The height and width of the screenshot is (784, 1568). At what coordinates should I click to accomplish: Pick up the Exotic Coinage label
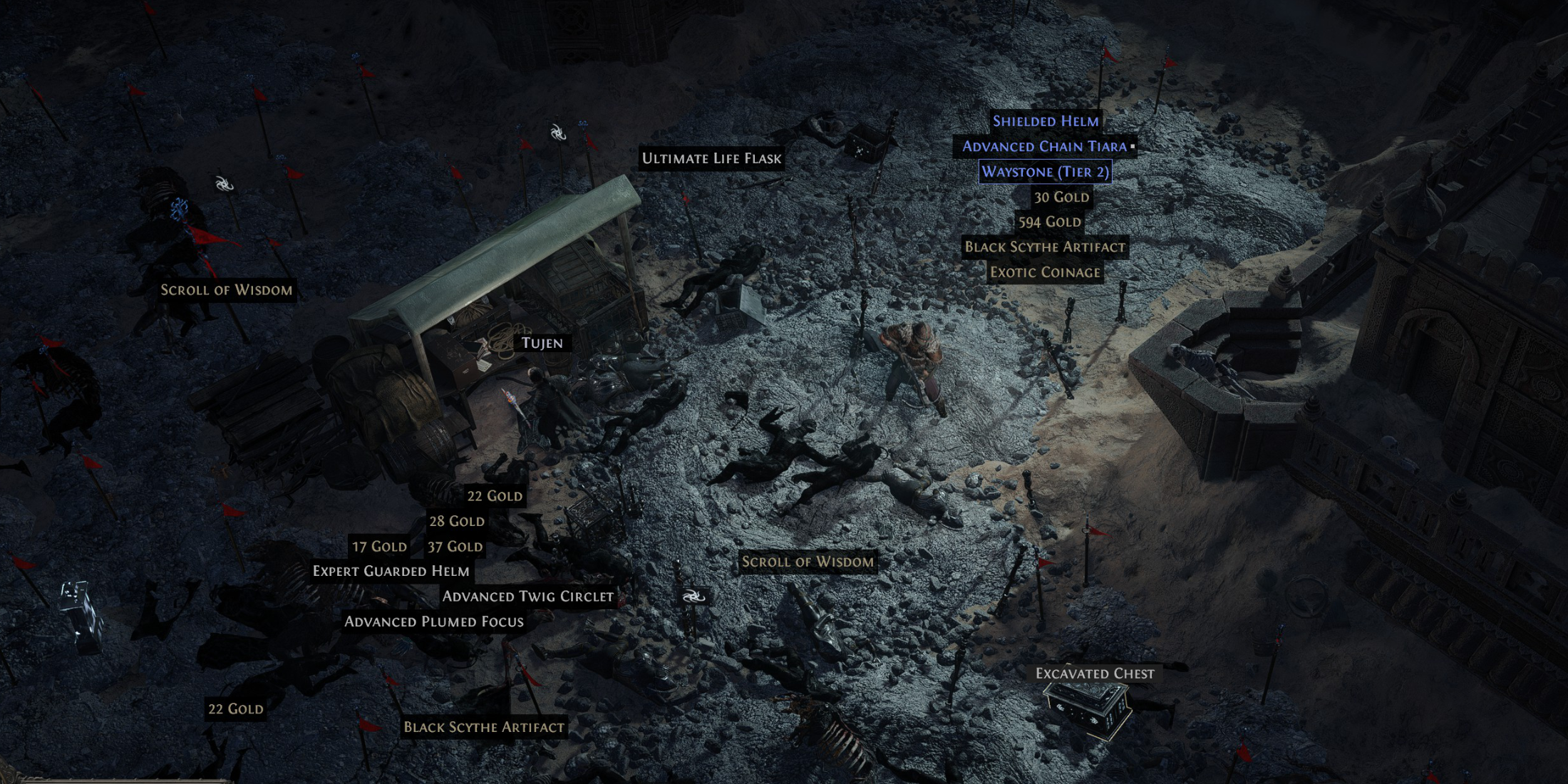(1045, 272)
